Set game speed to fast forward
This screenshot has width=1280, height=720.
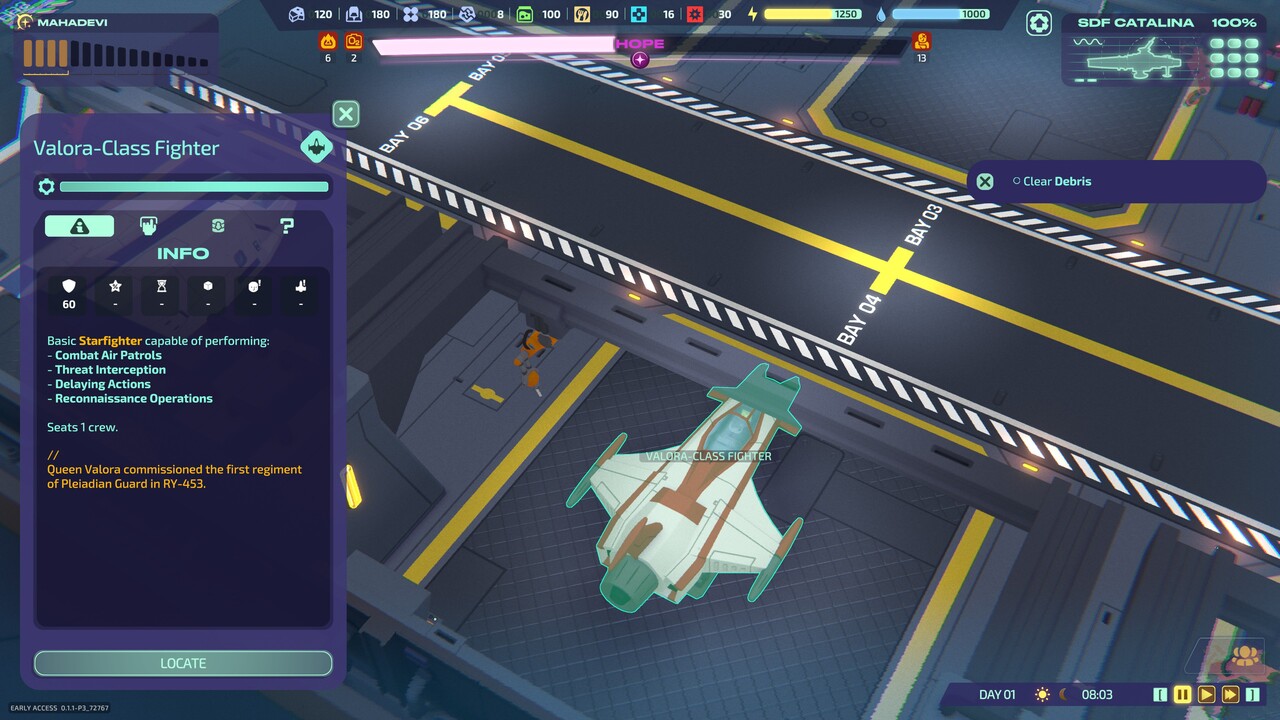point(1230,694)
